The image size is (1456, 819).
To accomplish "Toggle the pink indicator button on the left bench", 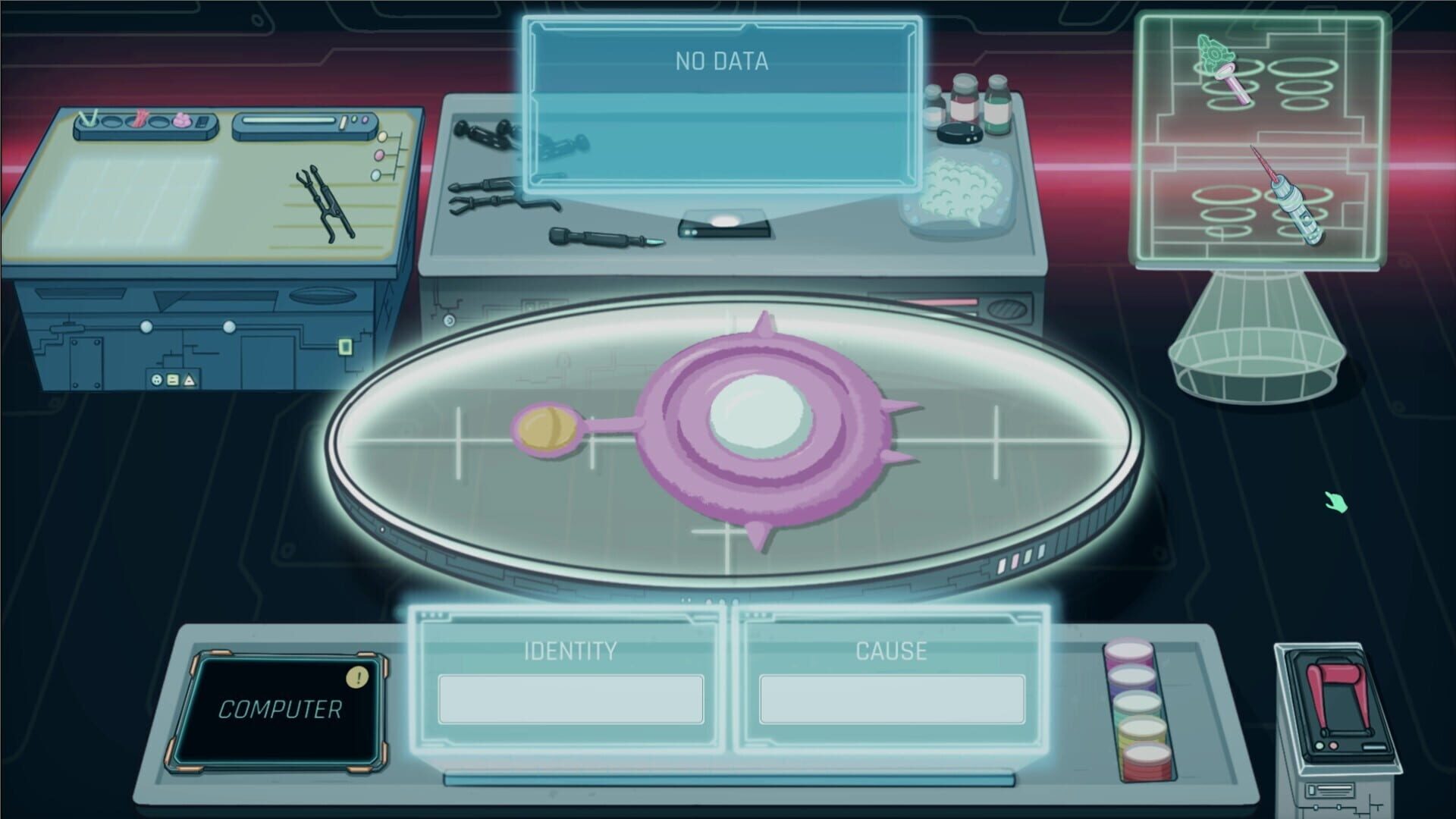I will 379,155.
